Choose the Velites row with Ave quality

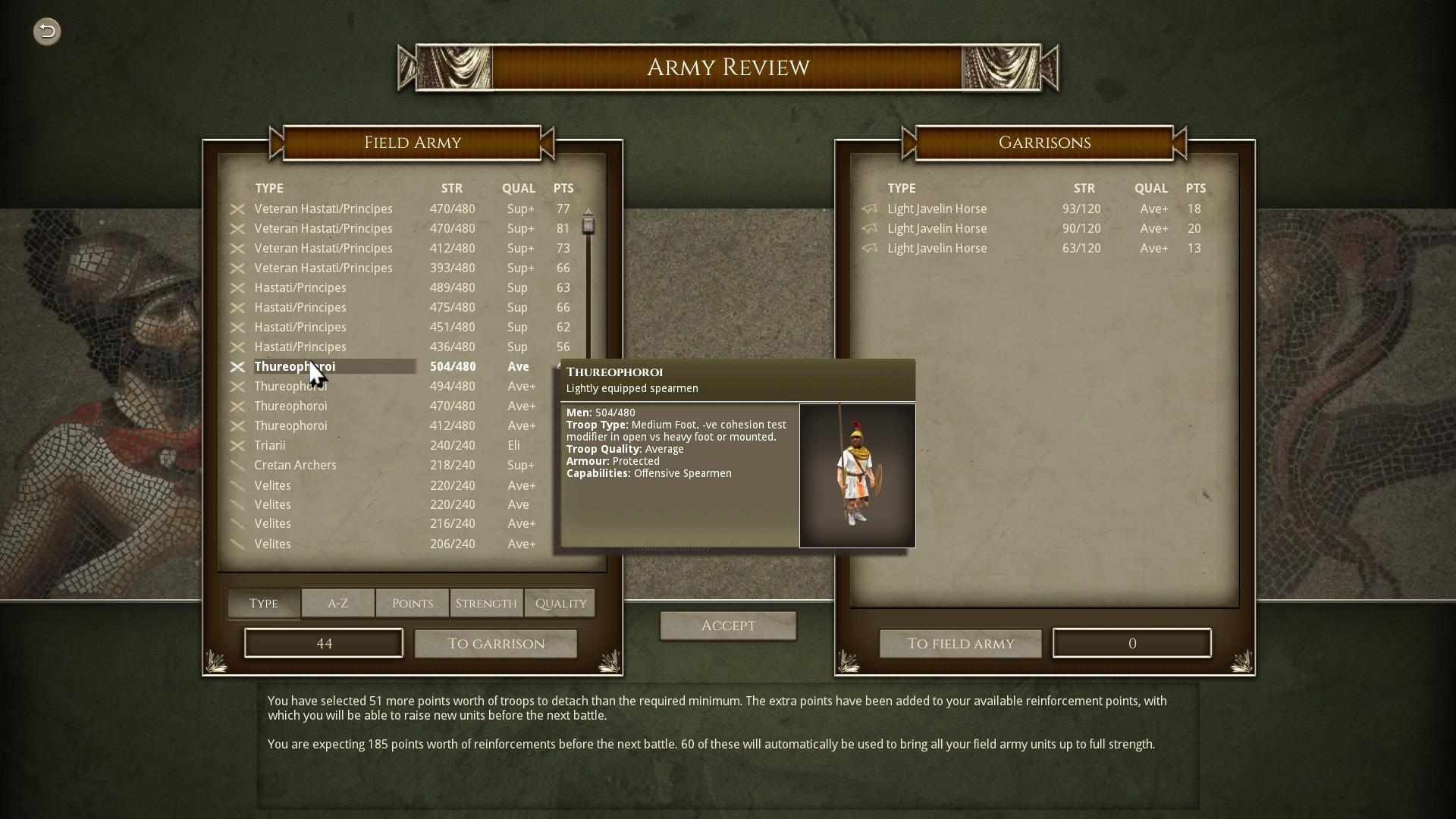pos(272,505)
